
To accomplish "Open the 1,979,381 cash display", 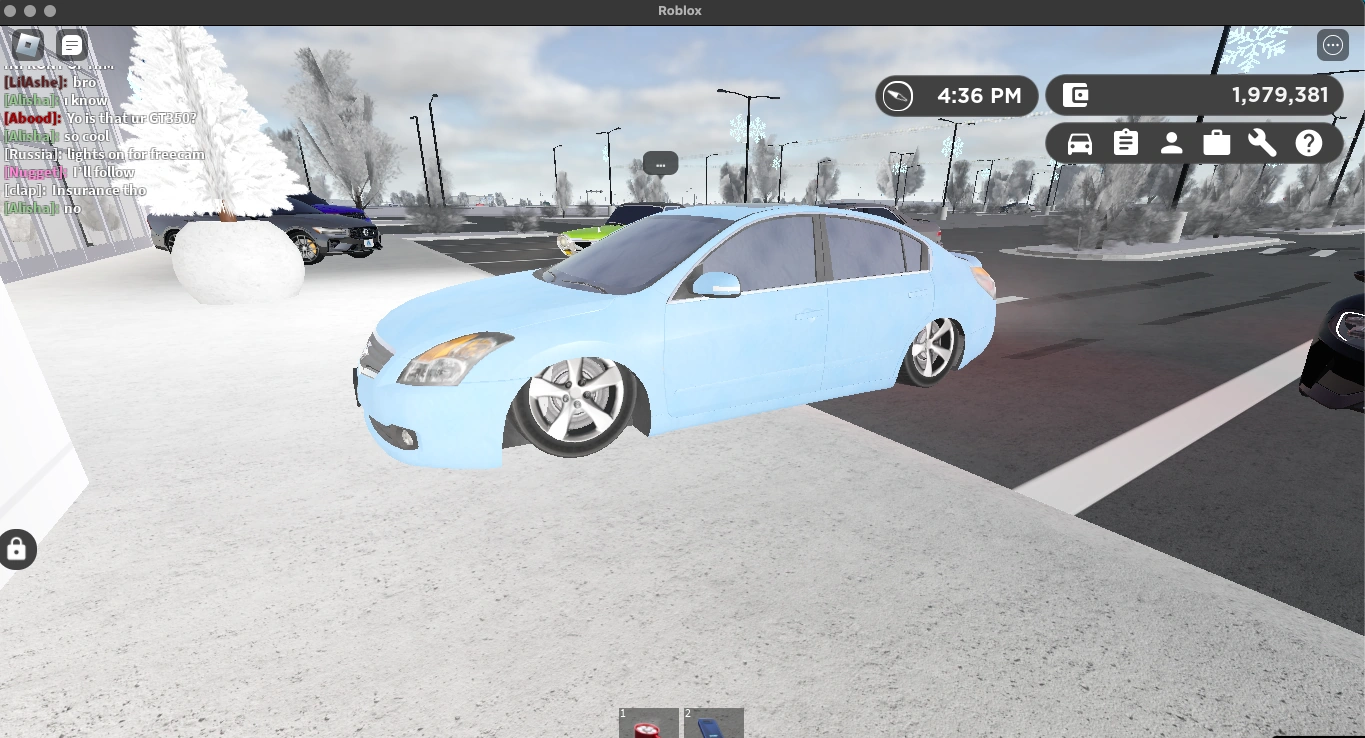I will 1283,94.
